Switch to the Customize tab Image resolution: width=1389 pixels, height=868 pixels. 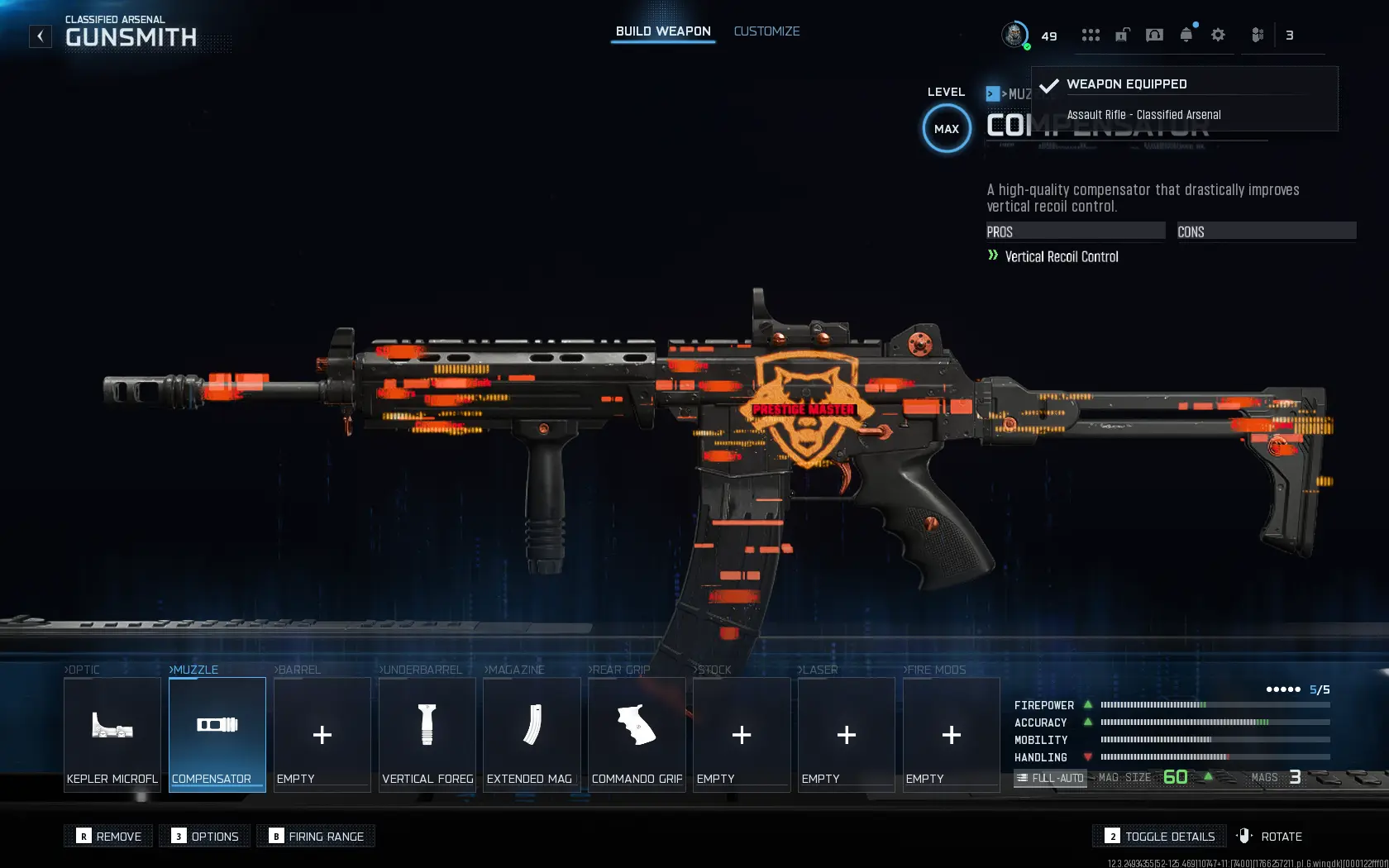click(x=766, y=31)
